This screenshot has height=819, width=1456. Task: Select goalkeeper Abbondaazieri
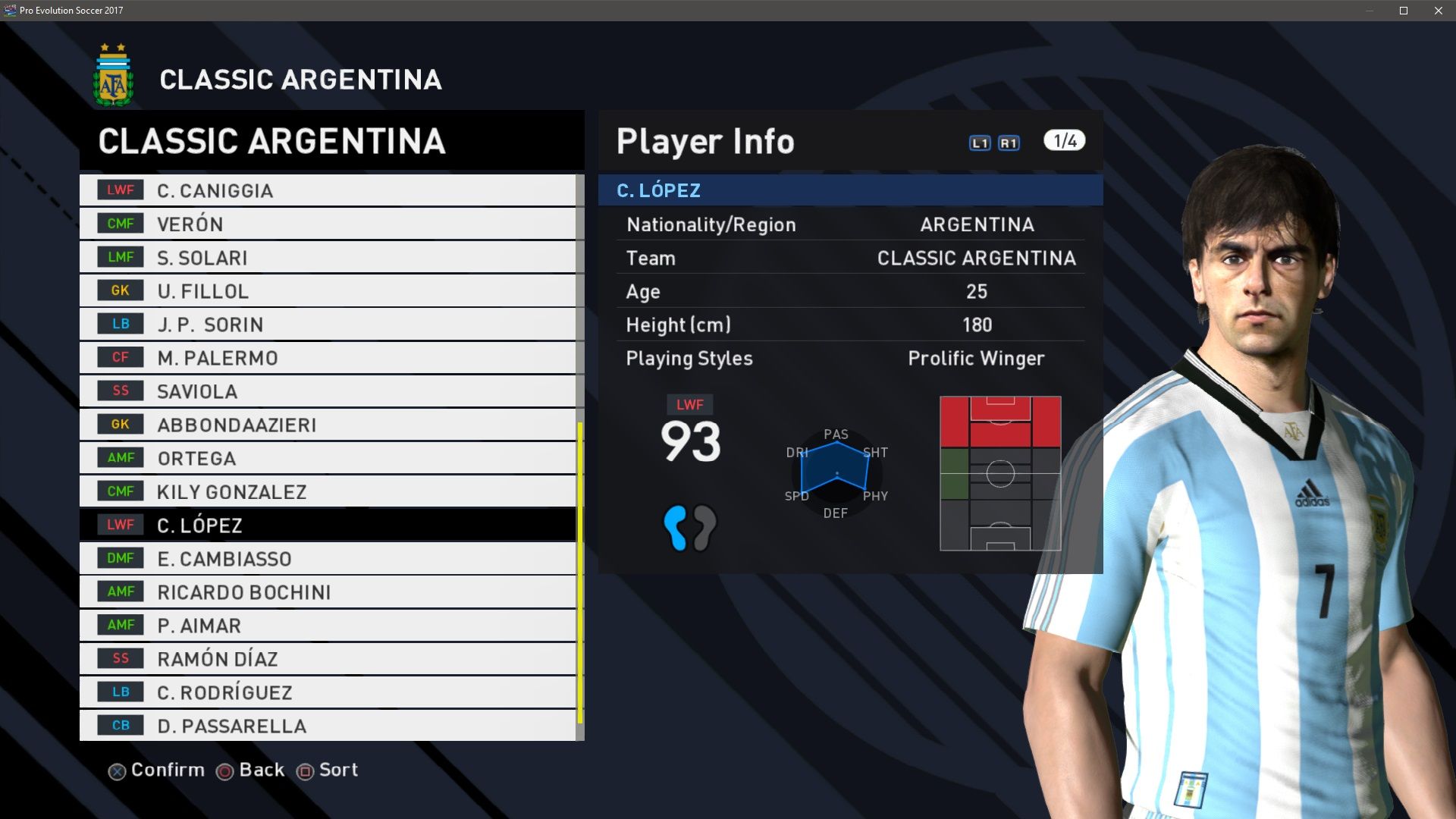[x=328, y=425]
